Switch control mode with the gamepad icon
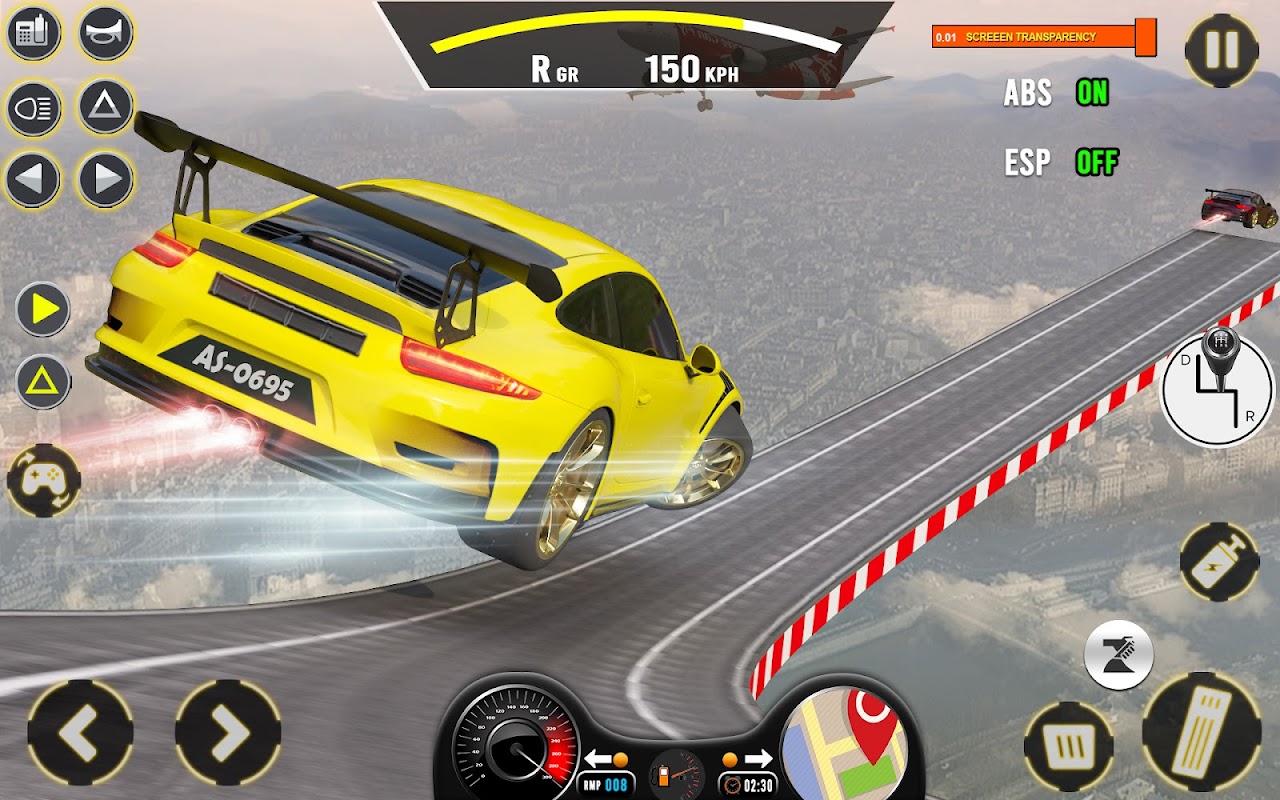 pos(43,481)
